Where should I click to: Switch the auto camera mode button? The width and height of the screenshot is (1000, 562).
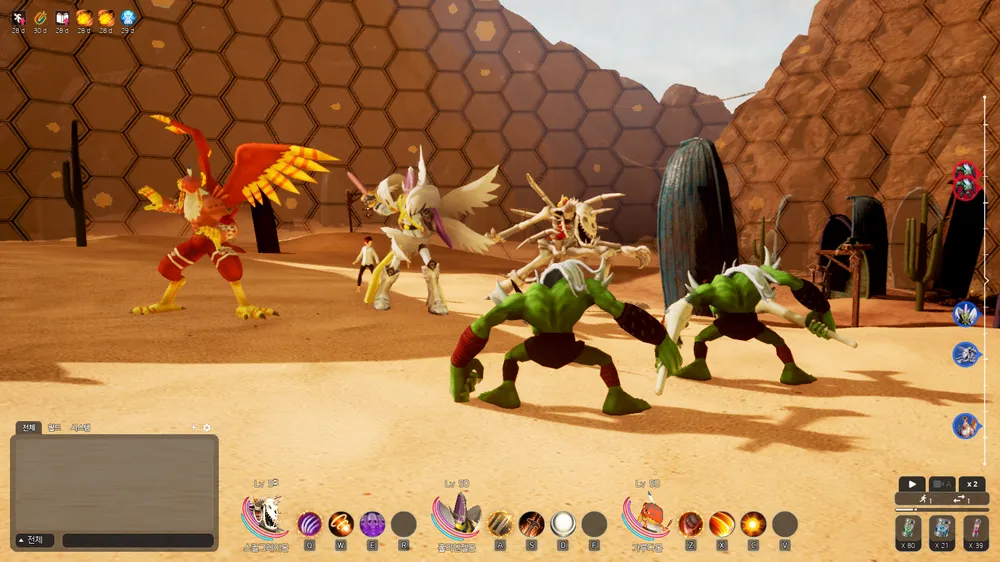click(942, 484)
